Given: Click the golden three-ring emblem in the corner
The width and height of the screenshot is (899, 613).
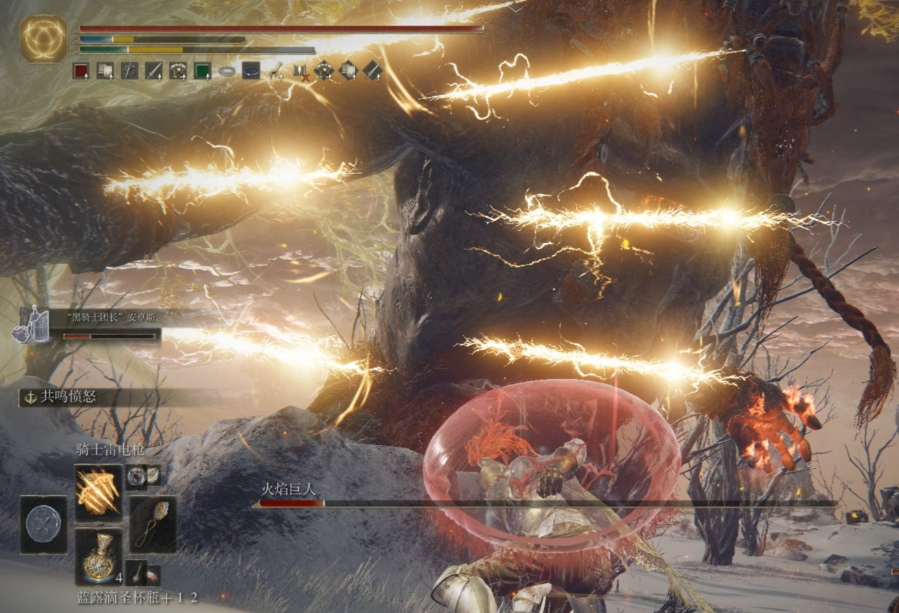Looking at the screenshot, I should click(x=44, y=40).
